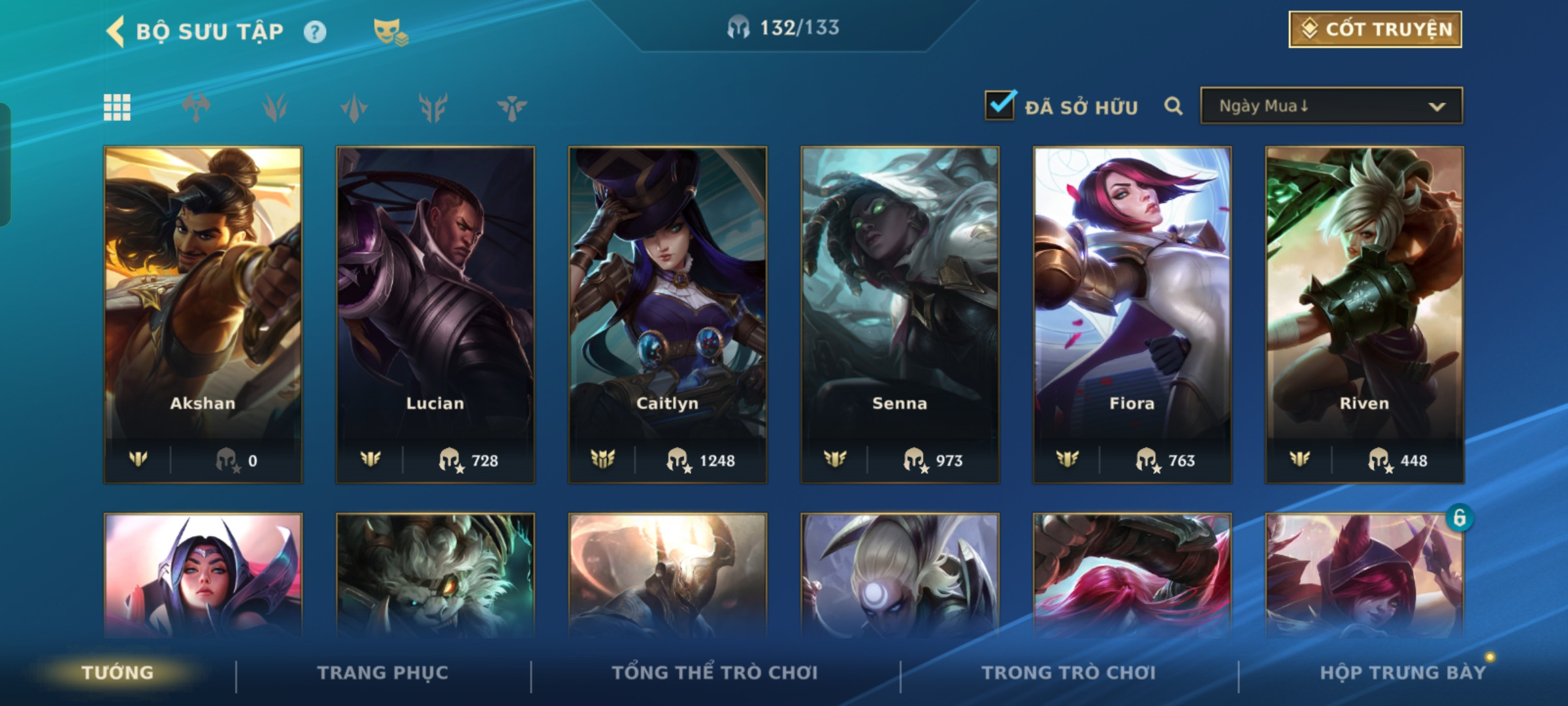
Task: Open the magnifying glass search
Action: (x=1173, y=106)
